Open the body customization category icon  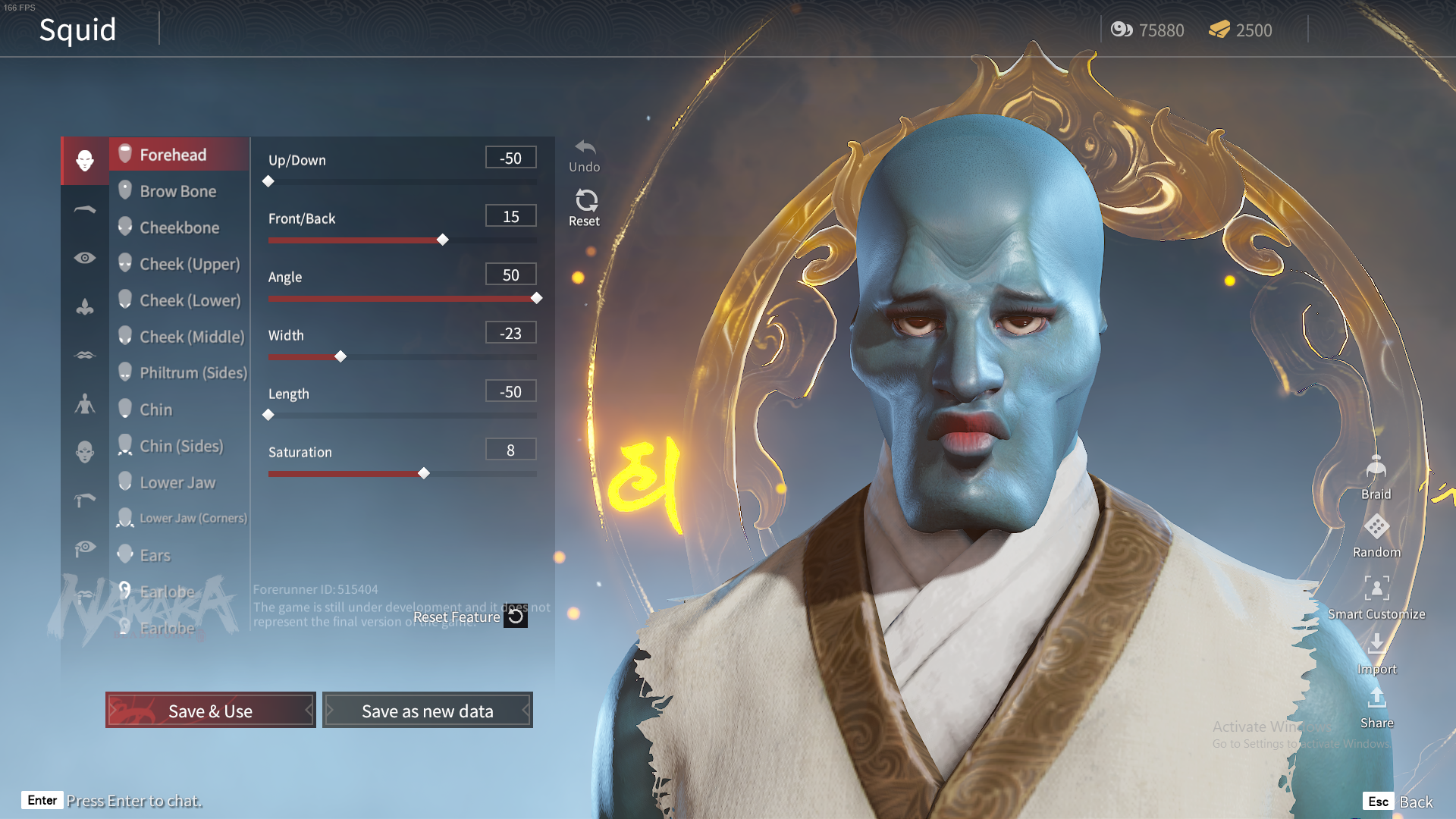[x=84, y=403]
